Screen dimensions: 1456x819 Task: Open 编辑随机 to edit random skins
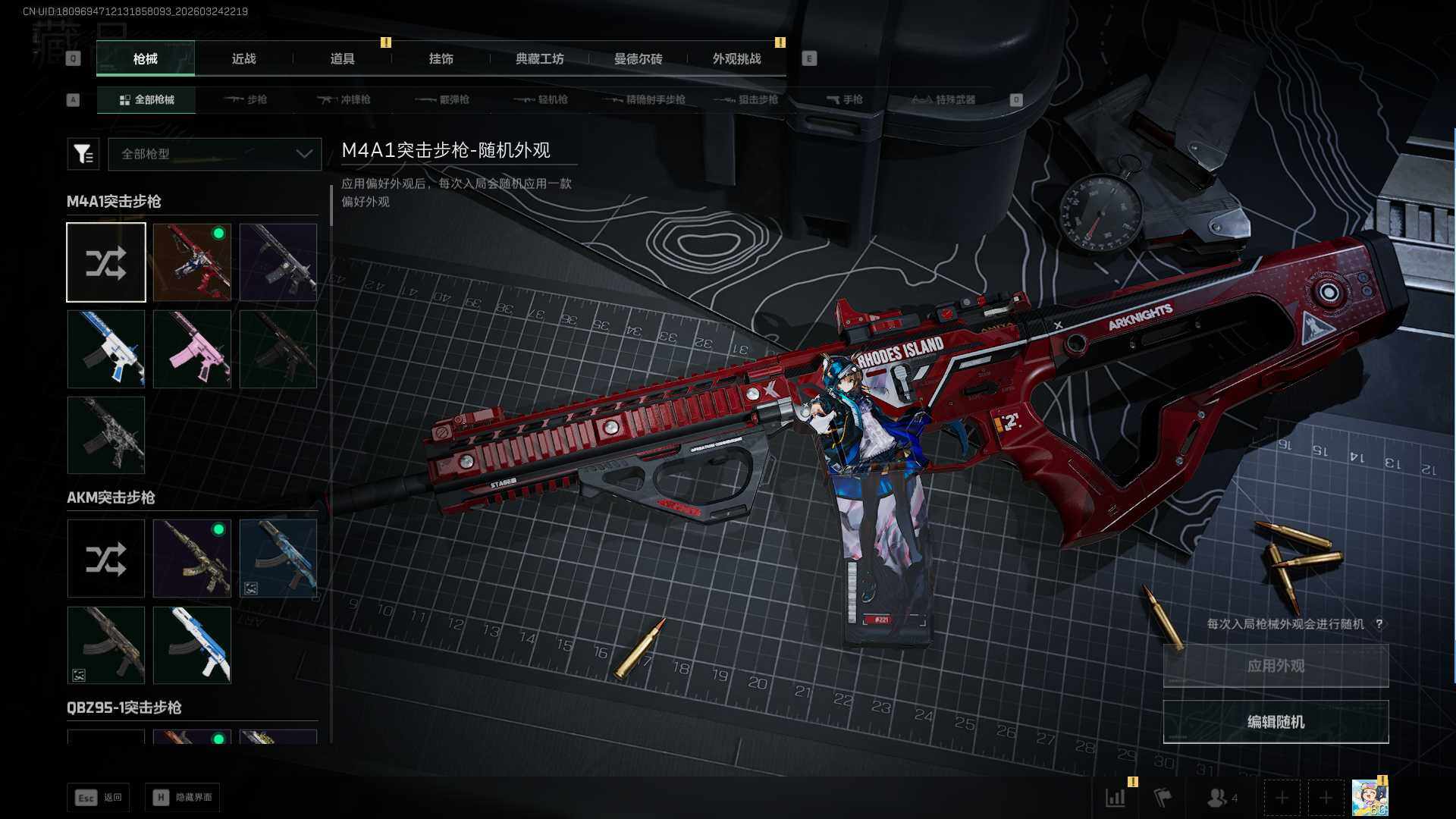coord(1276,722)
